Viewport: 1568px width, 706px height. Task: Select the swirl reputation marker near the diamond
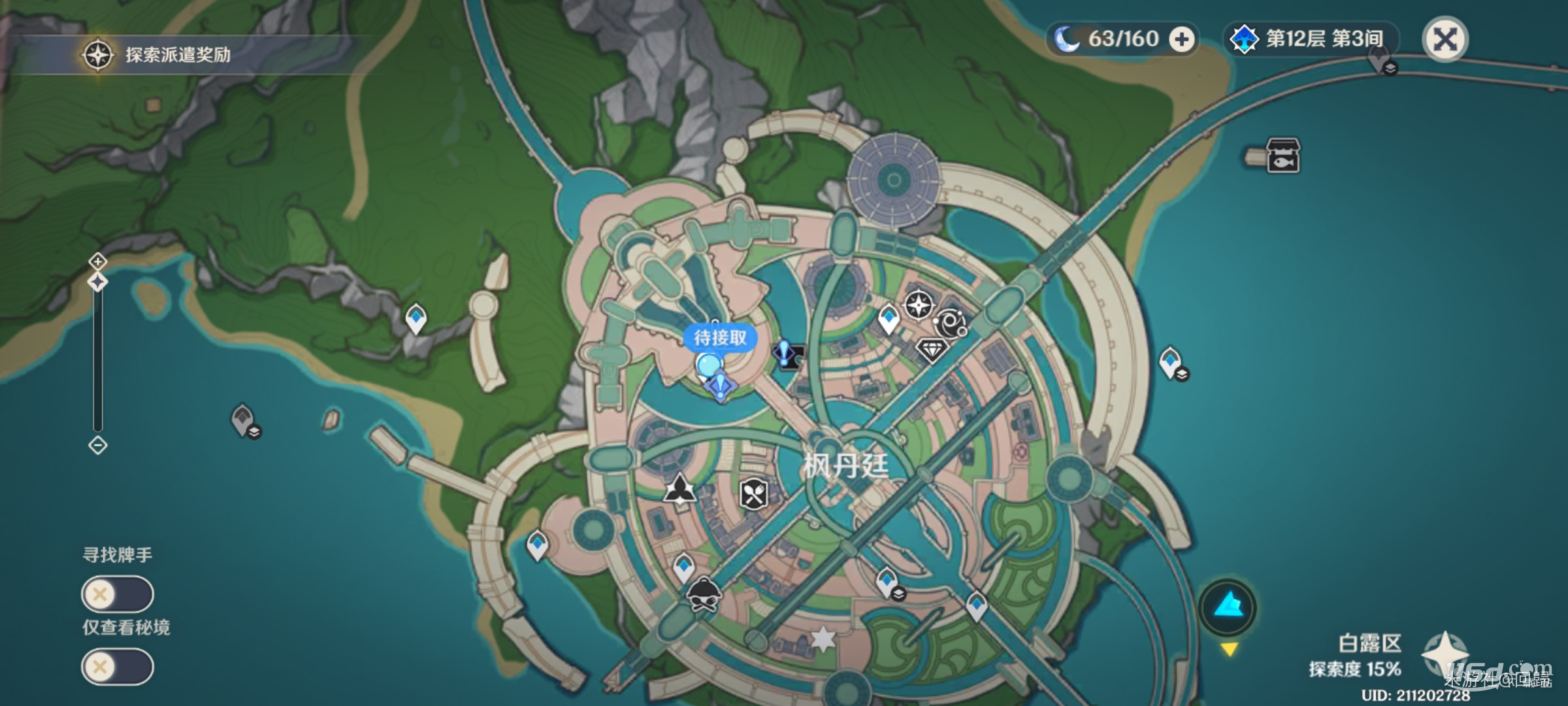click(x=951, y=324)
